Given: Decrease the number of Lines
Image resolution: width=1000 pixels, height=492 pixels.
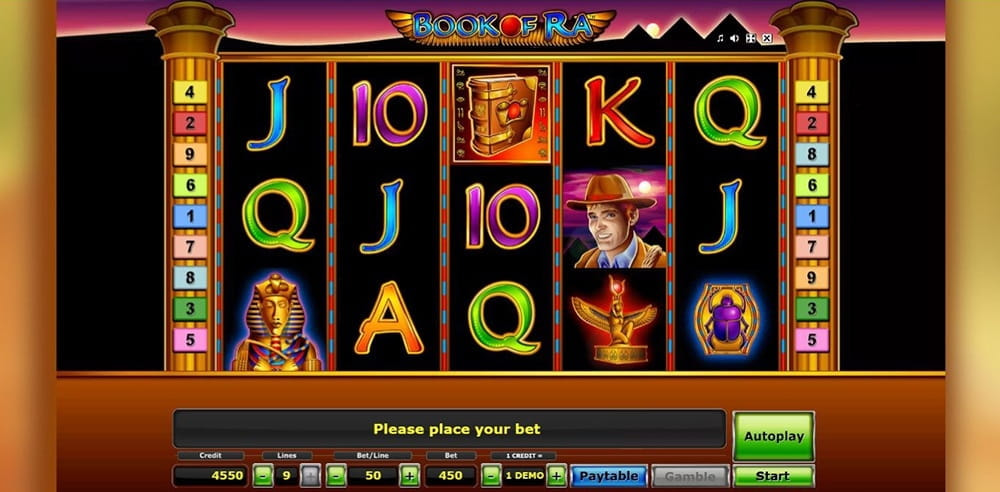Looking at the screenshot, I should (261, 476).
